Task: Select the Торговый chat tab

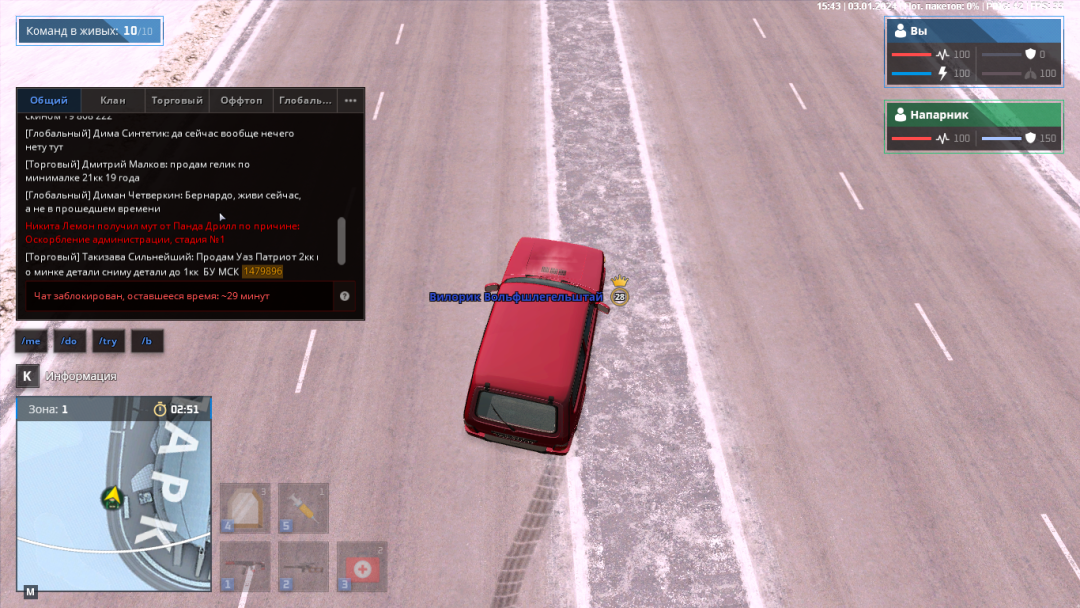Action: [177, 100]
